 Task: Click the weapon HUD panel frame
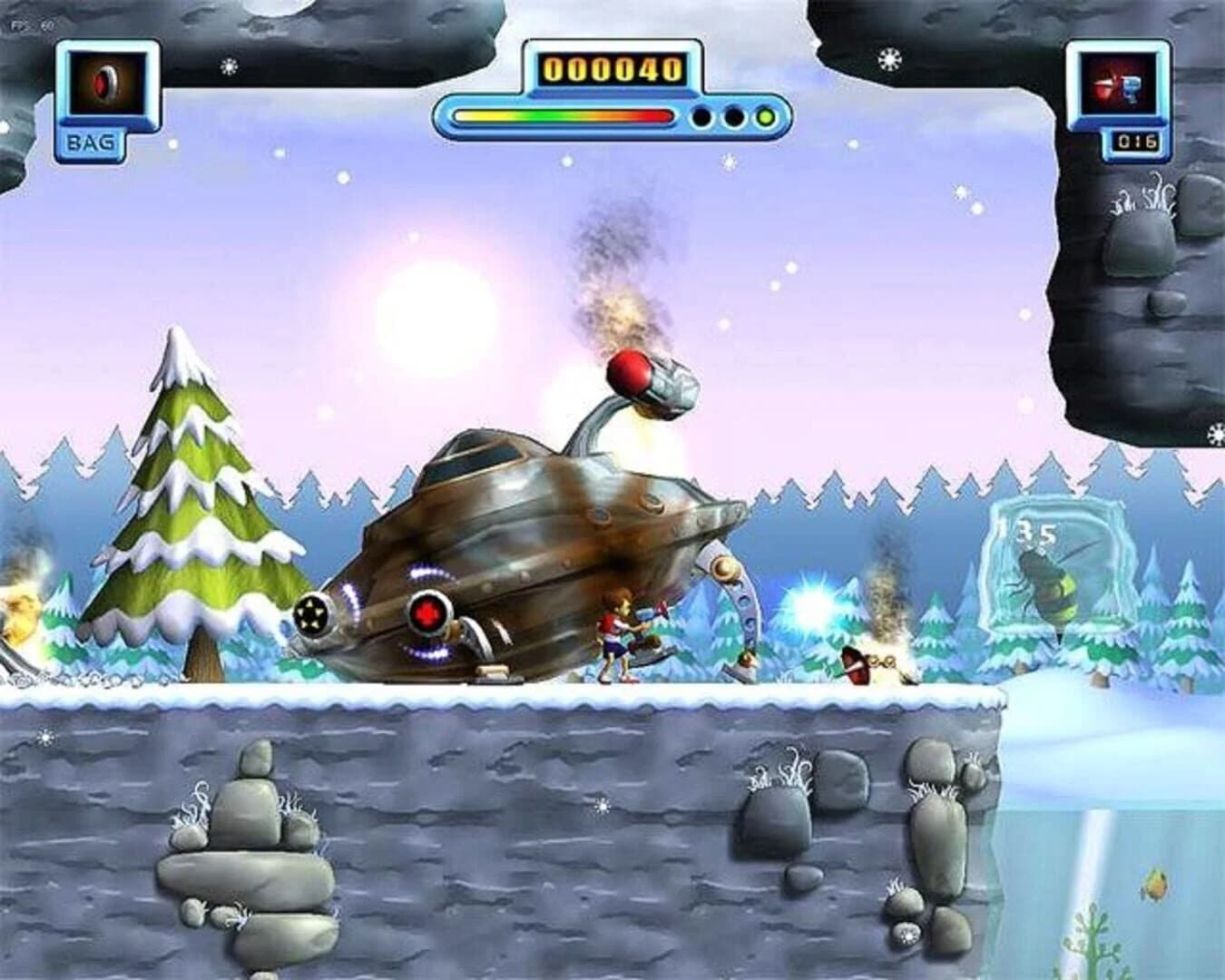pyautogui.click(x=1120, y=91)
